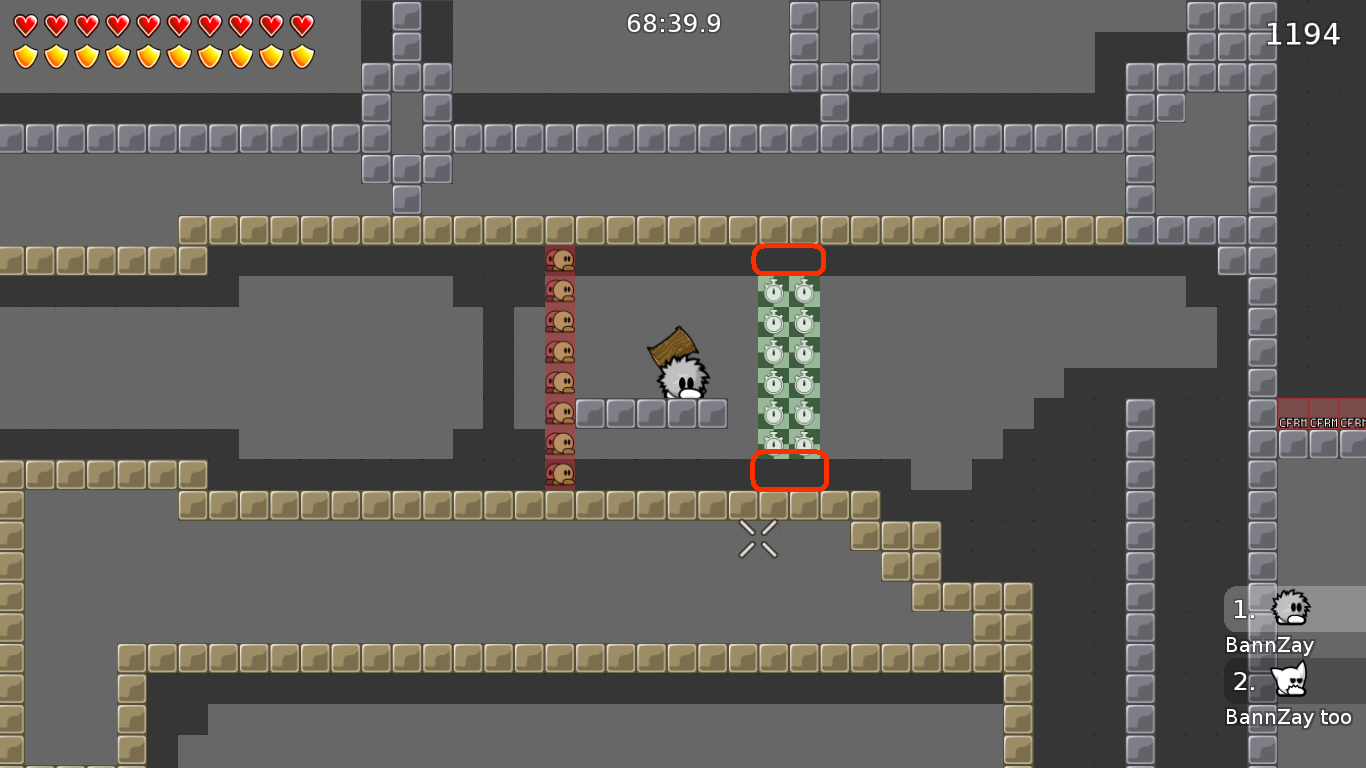Expand the leaderboard entry for BannZay too
The height and width of the screenshot is (768, 1366).
[x=1289, y=716]
